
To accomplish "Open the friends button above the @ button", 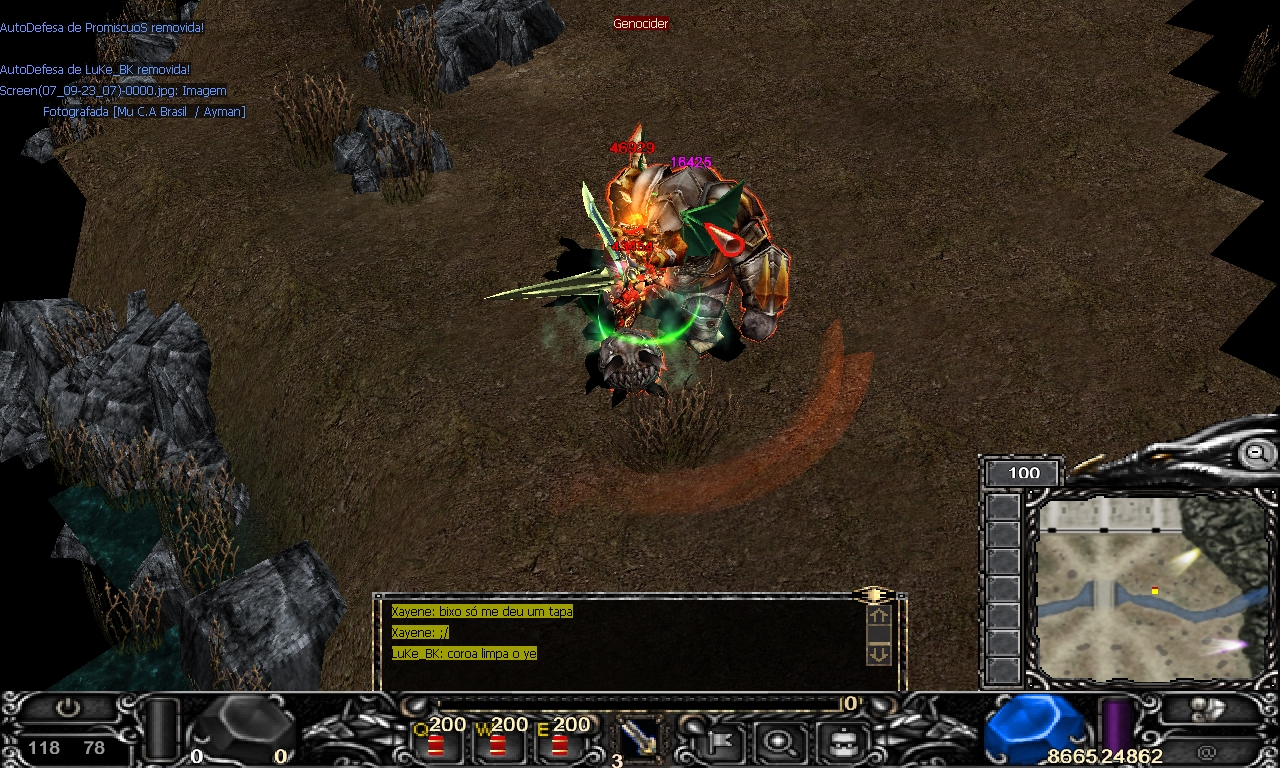I will point(1209,709).
